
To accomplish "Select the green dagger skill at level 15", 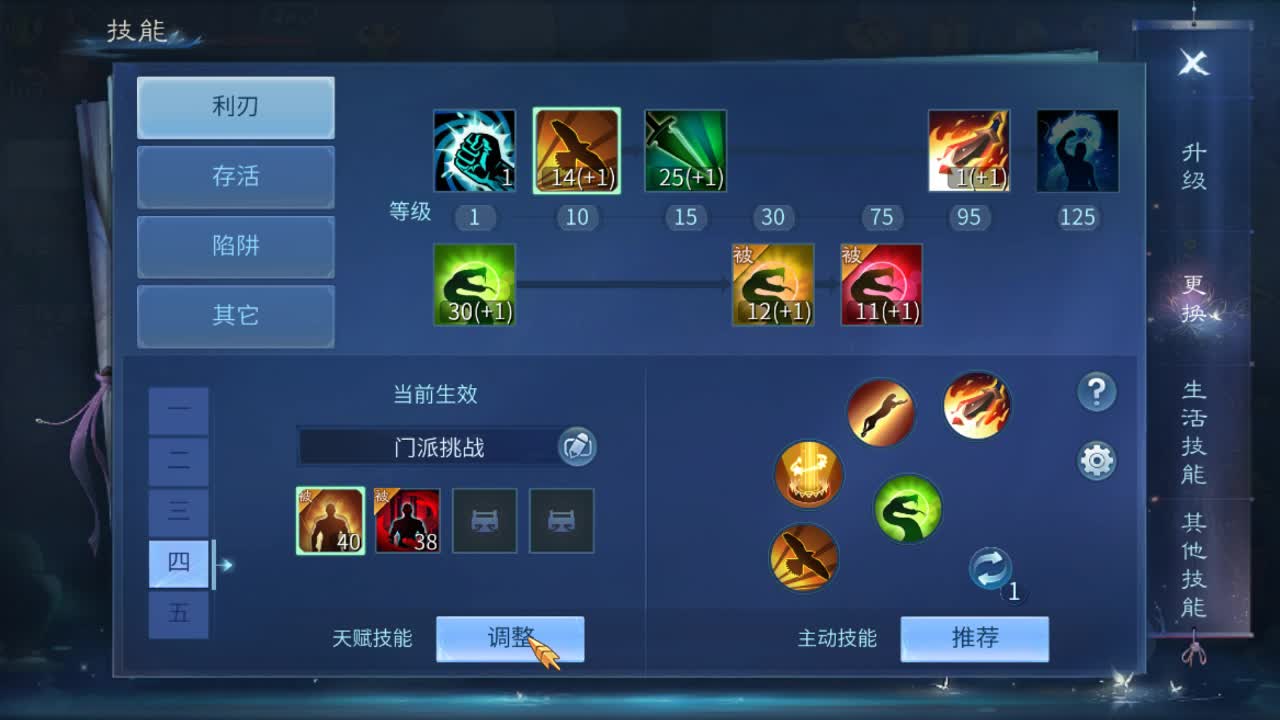I will 684,148.
